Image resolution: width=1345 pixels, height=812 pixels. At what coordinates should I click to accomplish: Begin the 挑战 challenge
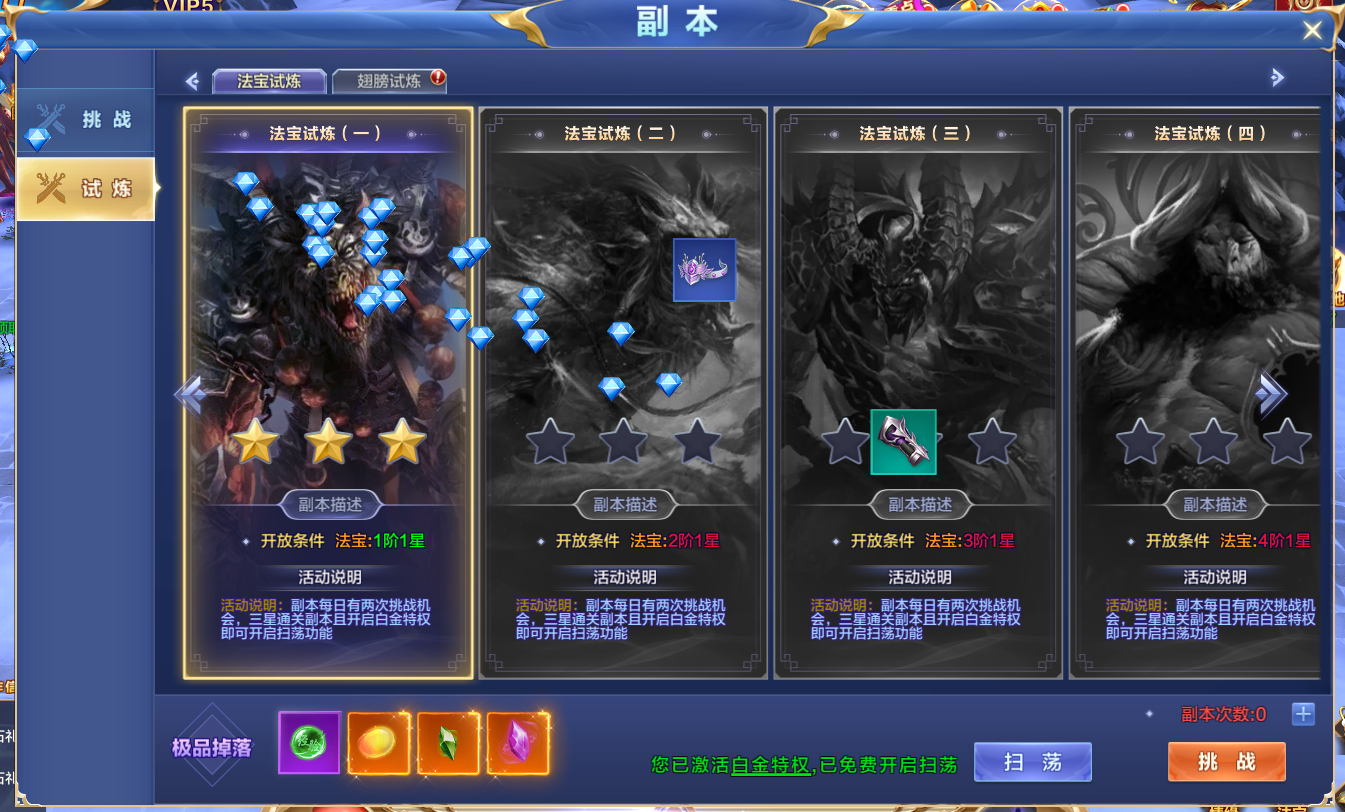[x=1226, y=762]
